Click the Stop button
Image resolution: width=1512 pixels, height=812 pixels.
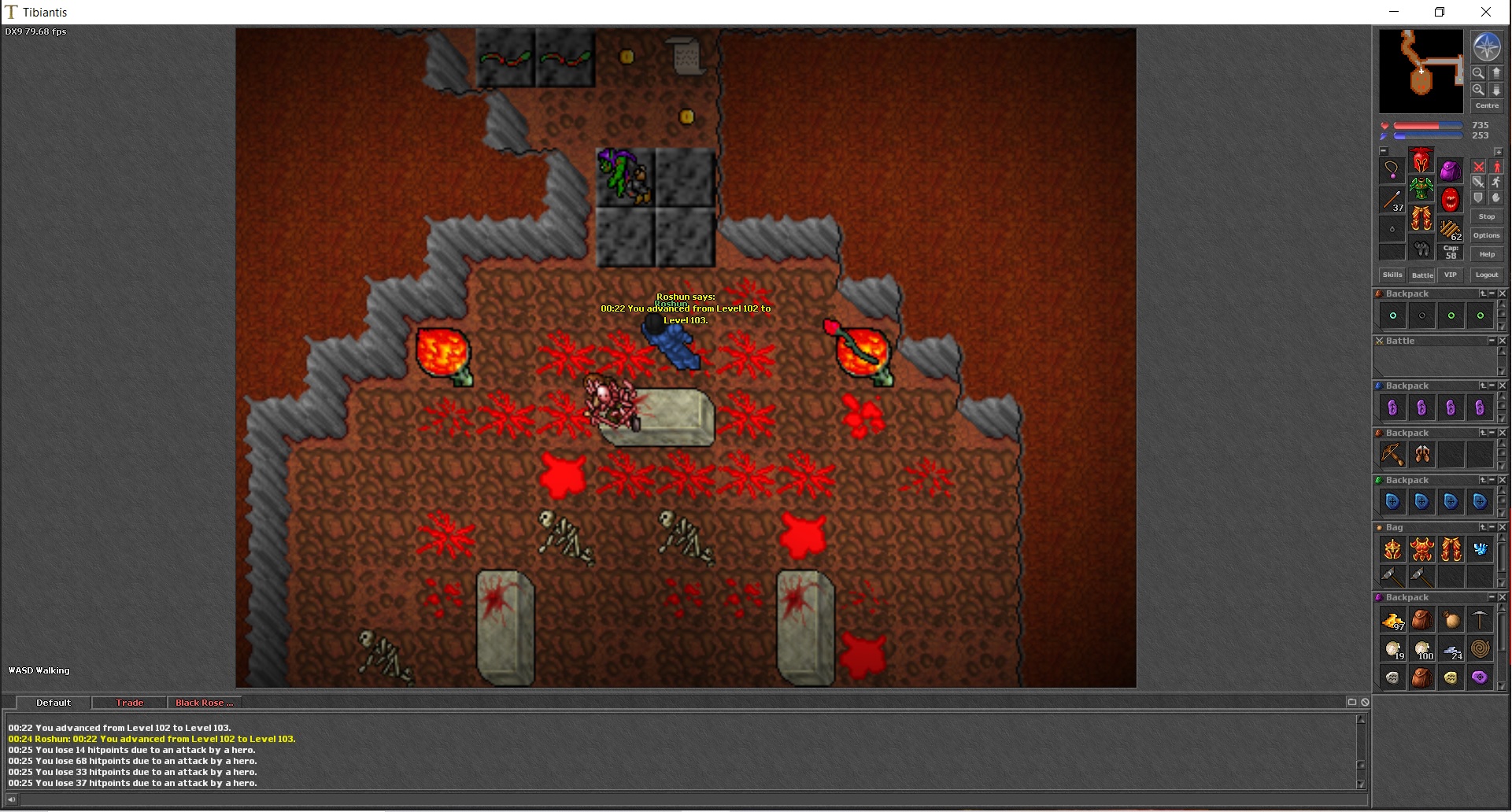pos(1487,216)
